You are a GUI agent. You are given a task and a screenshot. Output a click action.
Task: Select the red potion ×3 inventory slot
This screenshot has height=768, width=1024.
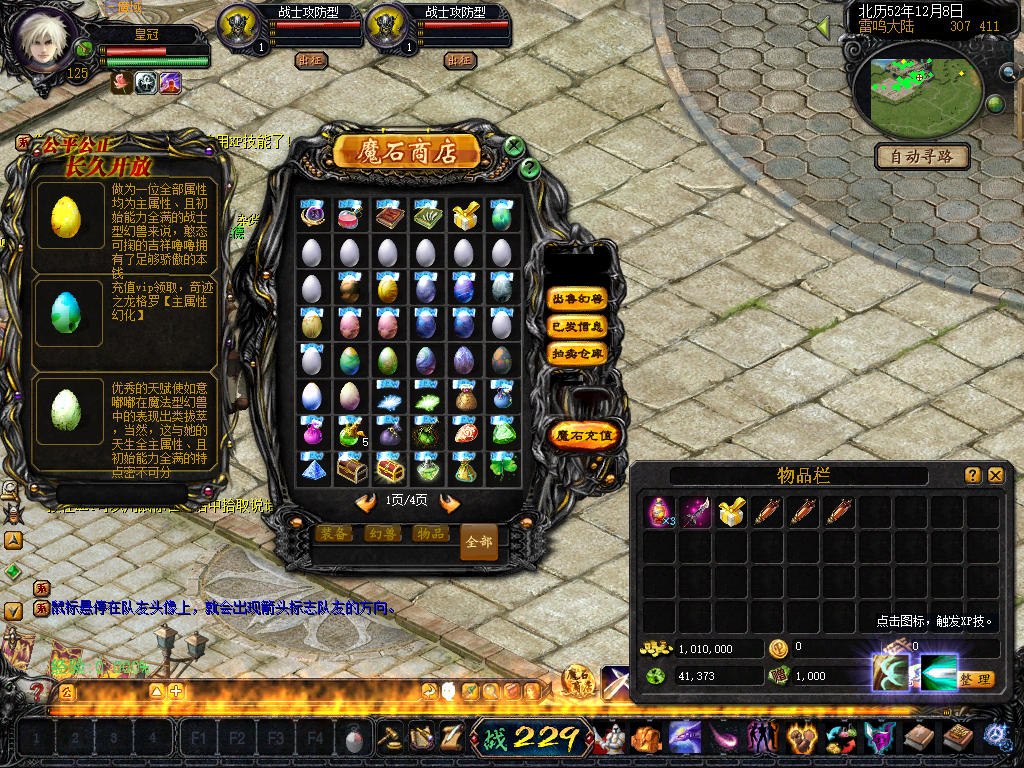click(659, 512)
